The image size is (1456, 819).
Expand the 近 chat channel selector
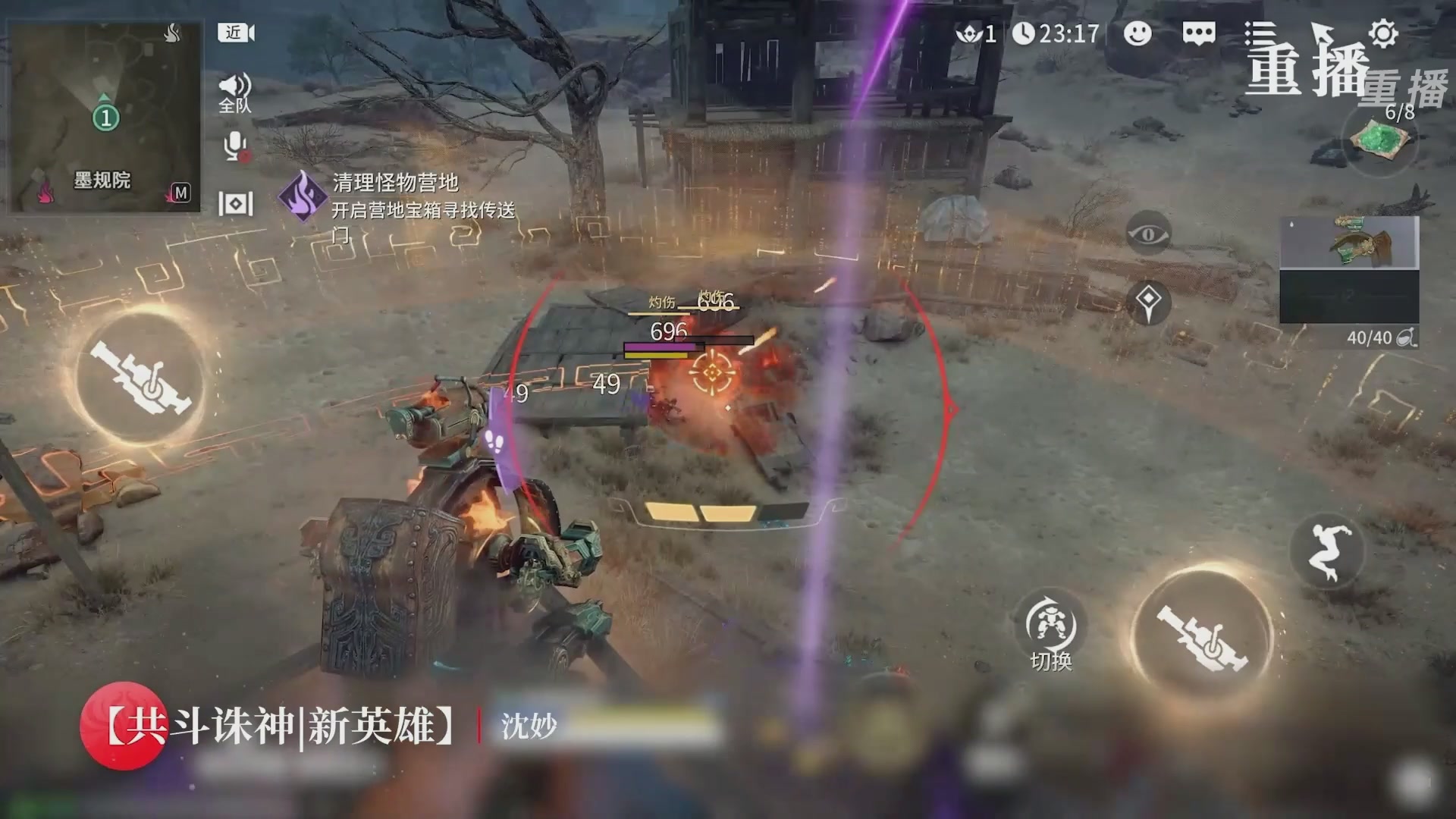point(233,33)
